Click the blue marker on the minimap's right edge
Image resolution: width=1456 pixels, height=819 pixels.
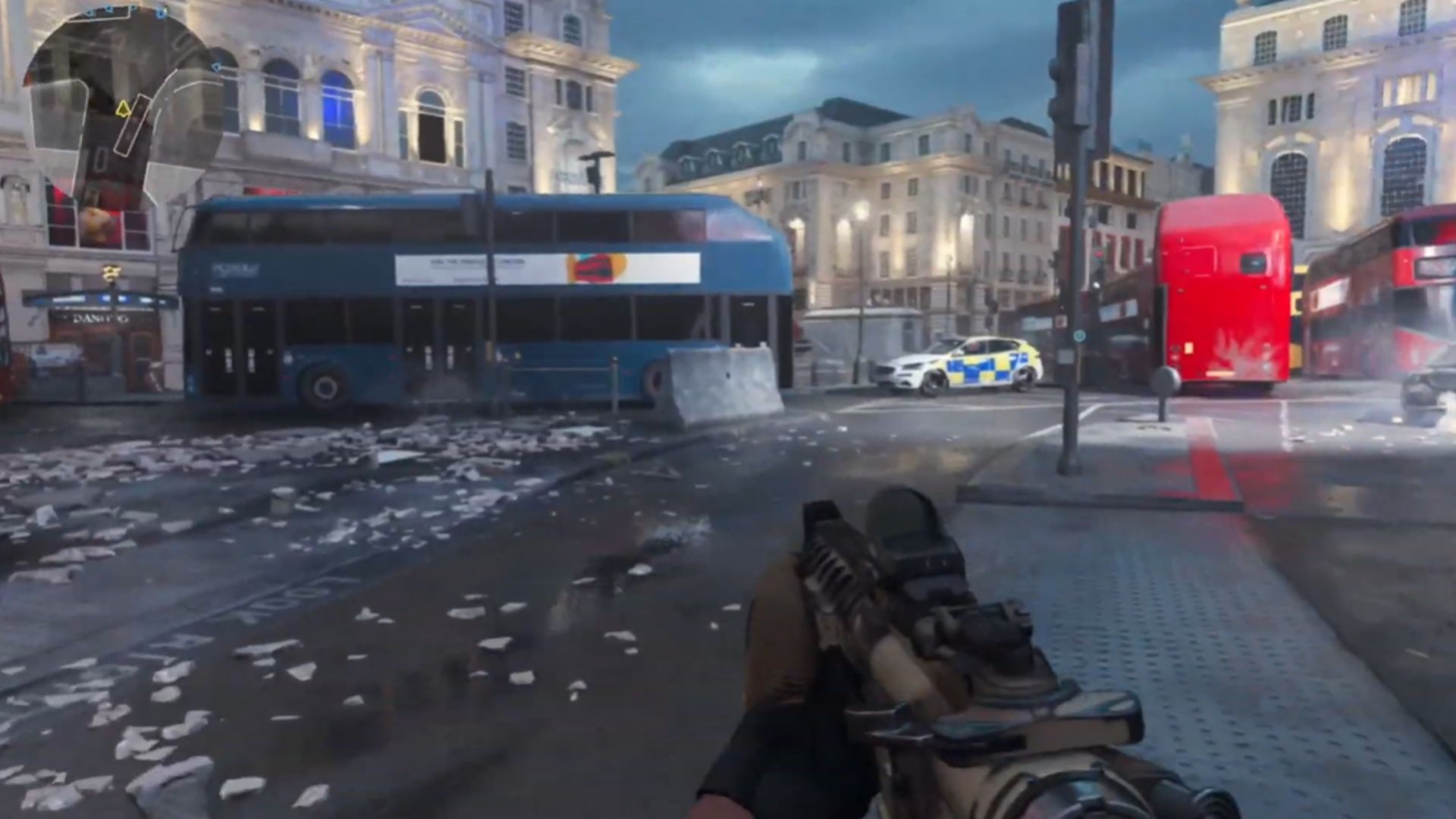tap(216, 67)
